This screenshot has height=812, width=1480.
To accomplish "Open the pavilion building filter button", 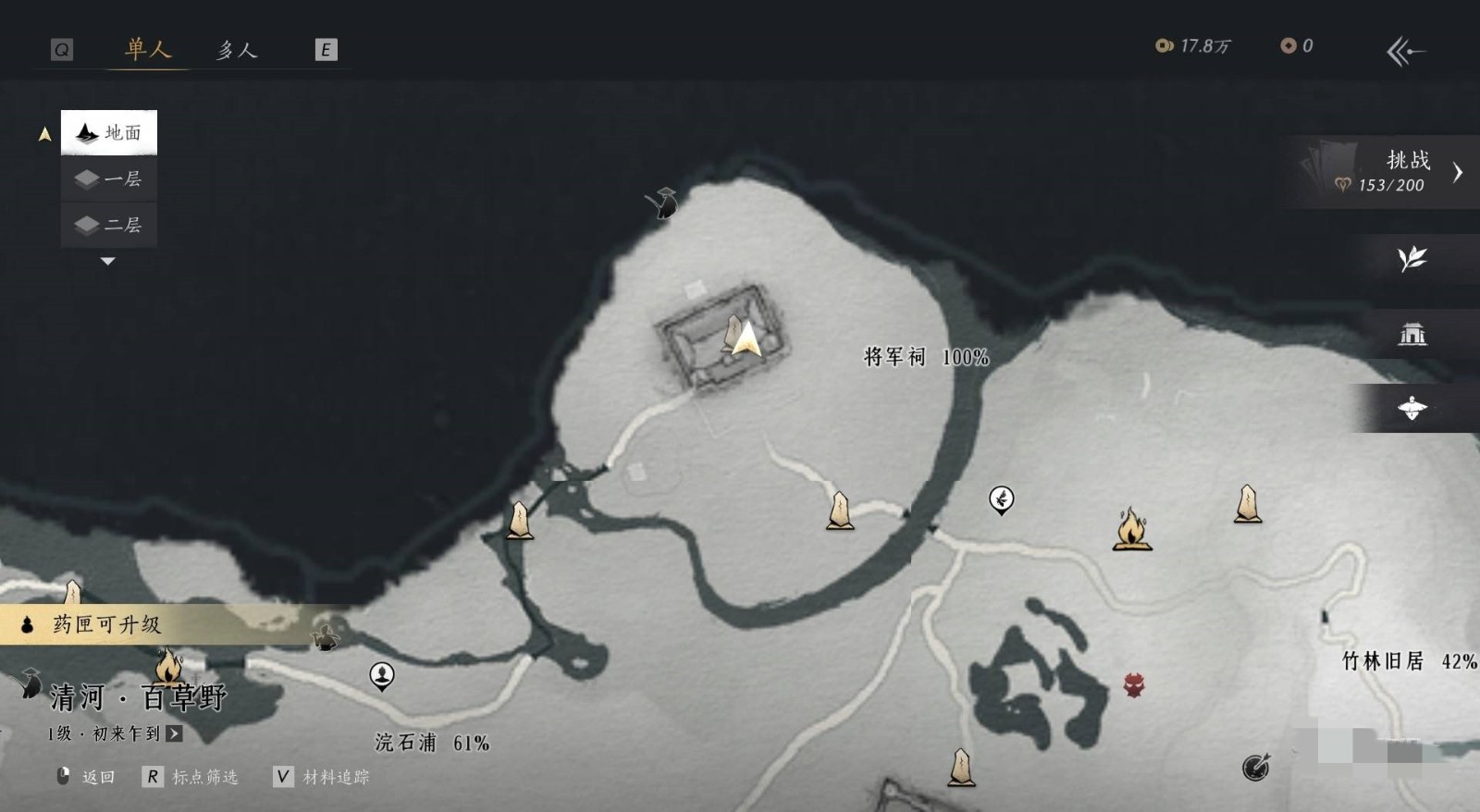I will (x=1412, y=334).
